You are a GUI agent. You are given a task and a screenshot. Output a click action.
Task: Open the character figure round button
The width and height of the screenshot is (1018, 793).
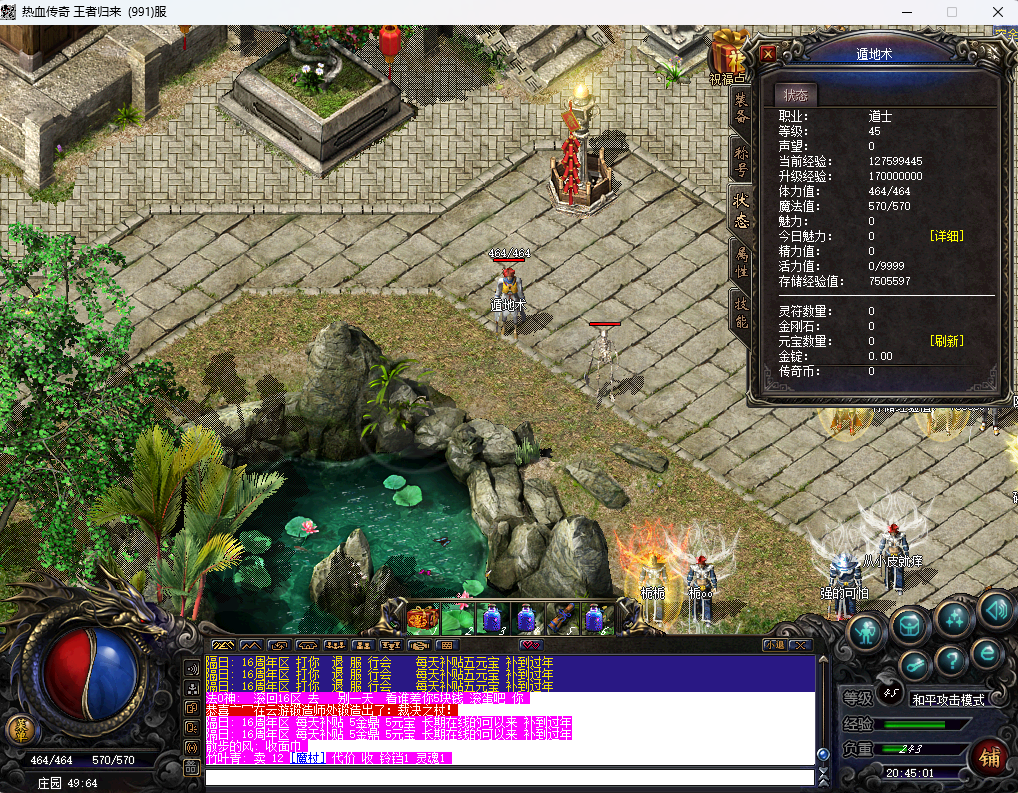(x=866, y=632)
